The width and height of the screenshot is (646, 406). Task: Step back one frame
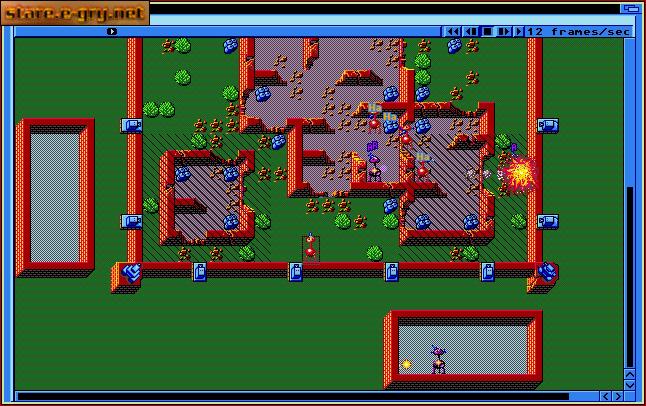(x=470, y=31)
